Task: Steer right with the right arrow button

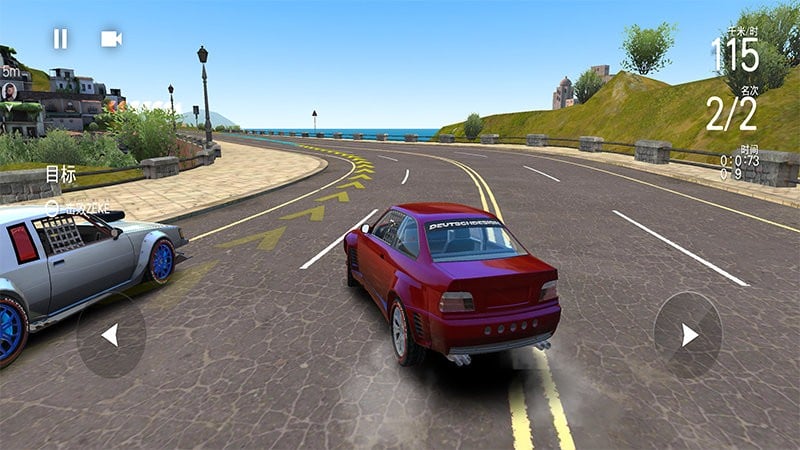Action: click(x=688, y=335)
